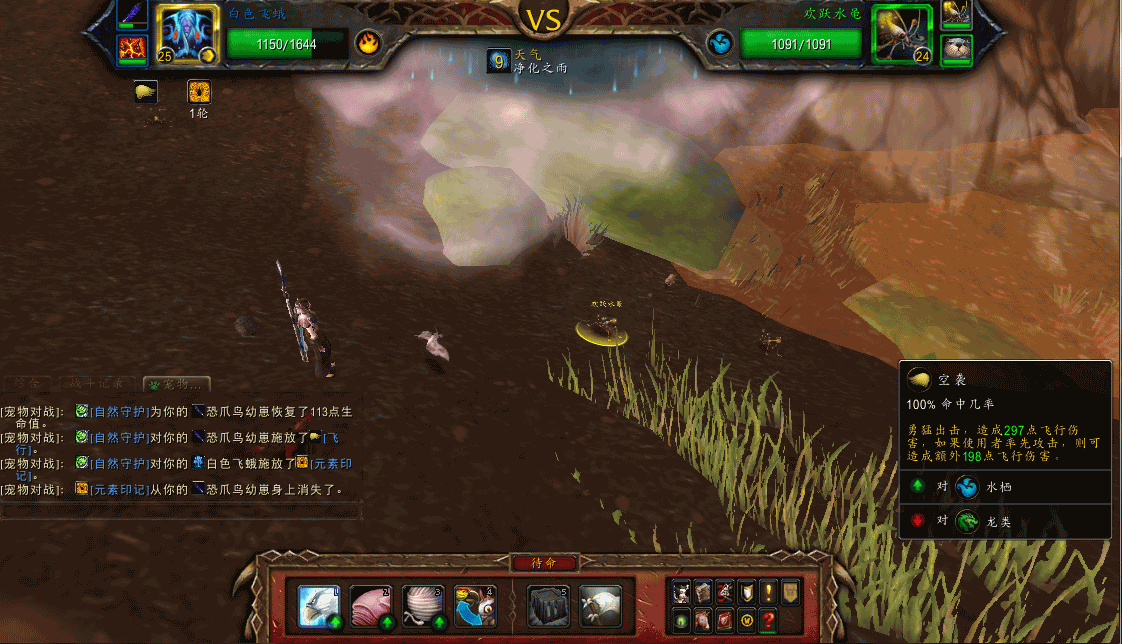Click the 净化之雨 weather icon
1122x644 pixels.
tap(497, 61)
